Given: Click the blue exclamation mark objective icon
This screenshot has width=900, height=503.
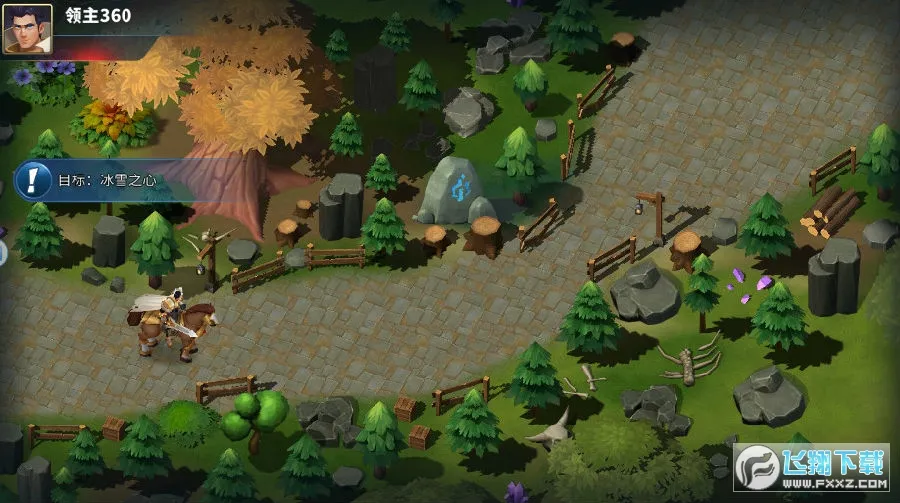Looking at the screenshot, I should click(x=35, y=179).
